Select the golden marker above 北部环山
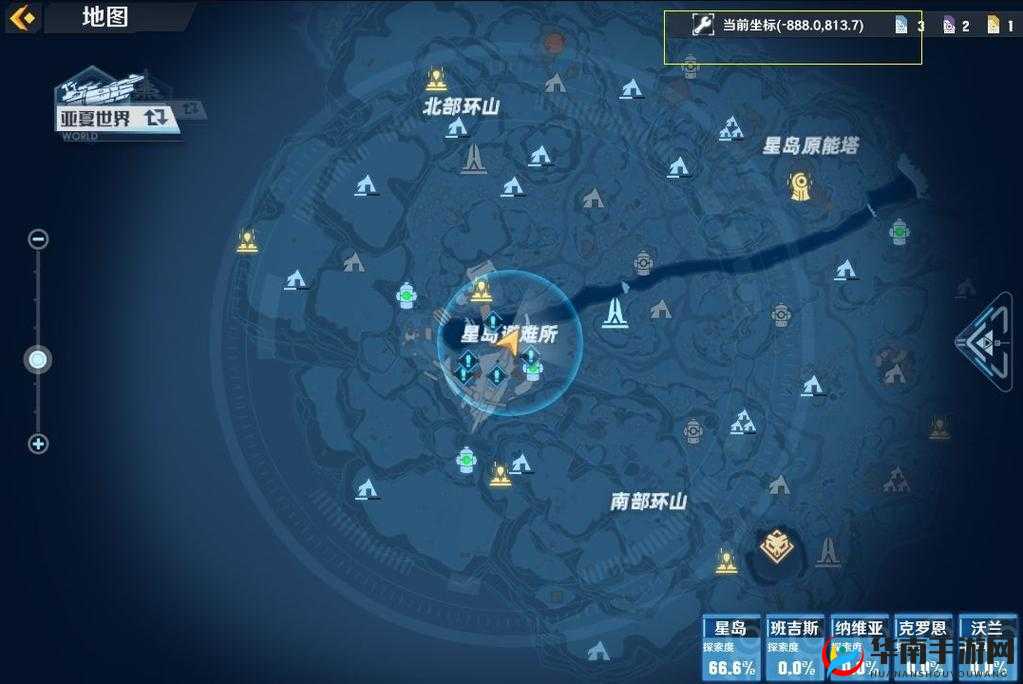Image resolution: width=1023 pixels, height=684 pixels. click(x=435, y=78)
